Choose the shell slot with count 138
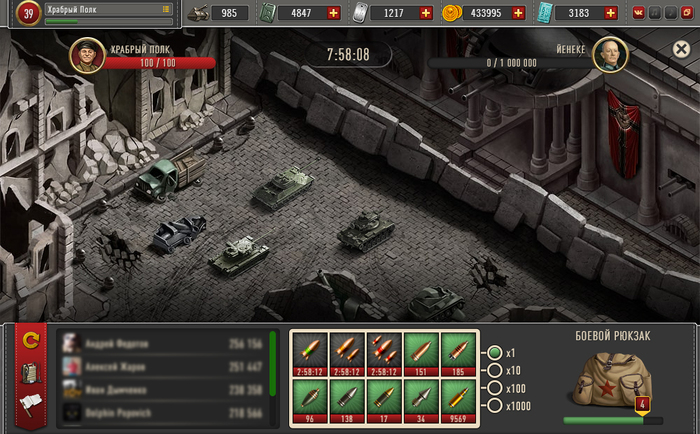The width and height of the screenshot is (700, 434). click(347, 400)
